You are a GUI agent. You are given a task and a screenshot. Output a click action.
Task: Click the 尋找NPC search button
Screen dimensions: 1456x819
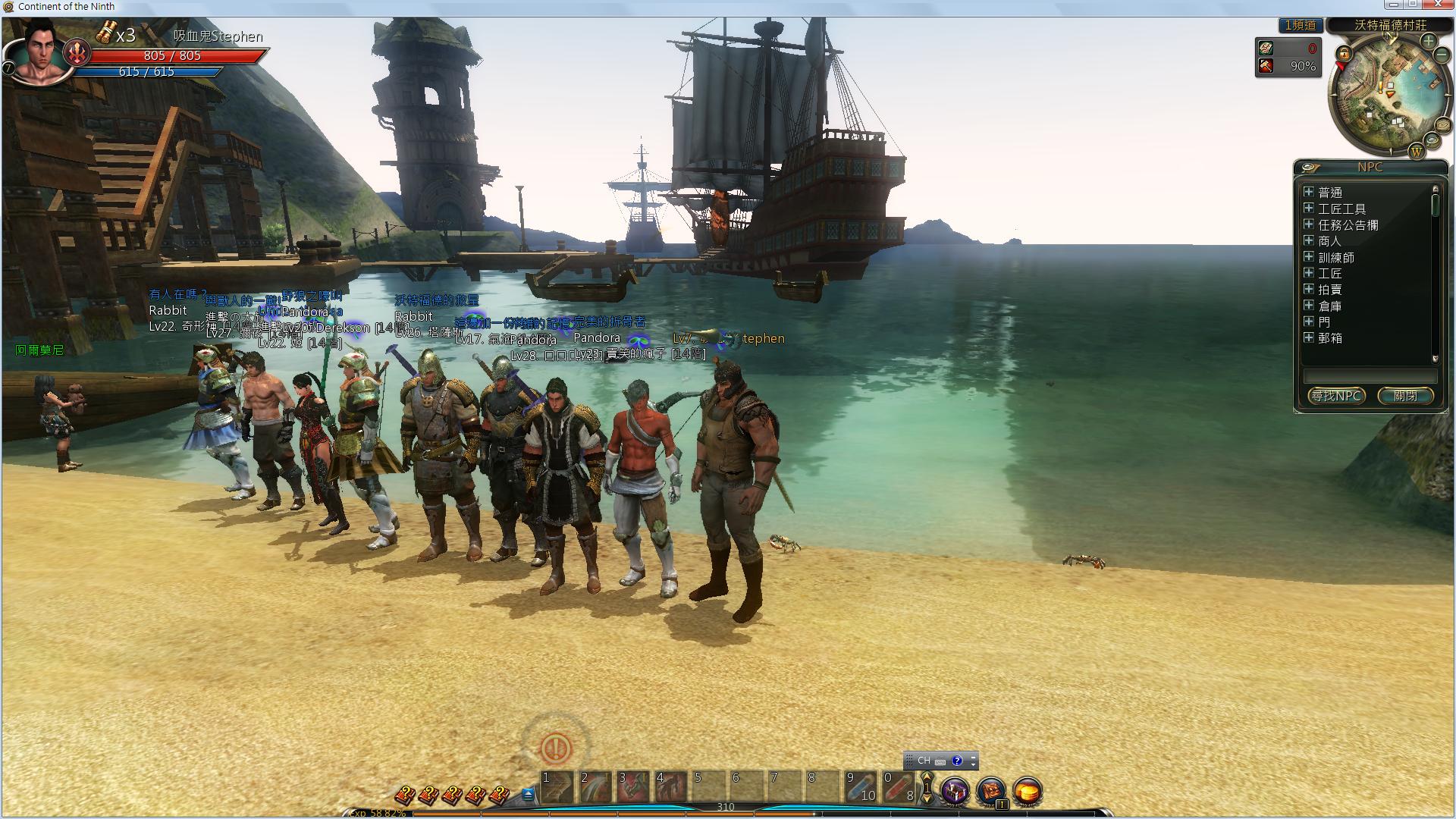1336,396
